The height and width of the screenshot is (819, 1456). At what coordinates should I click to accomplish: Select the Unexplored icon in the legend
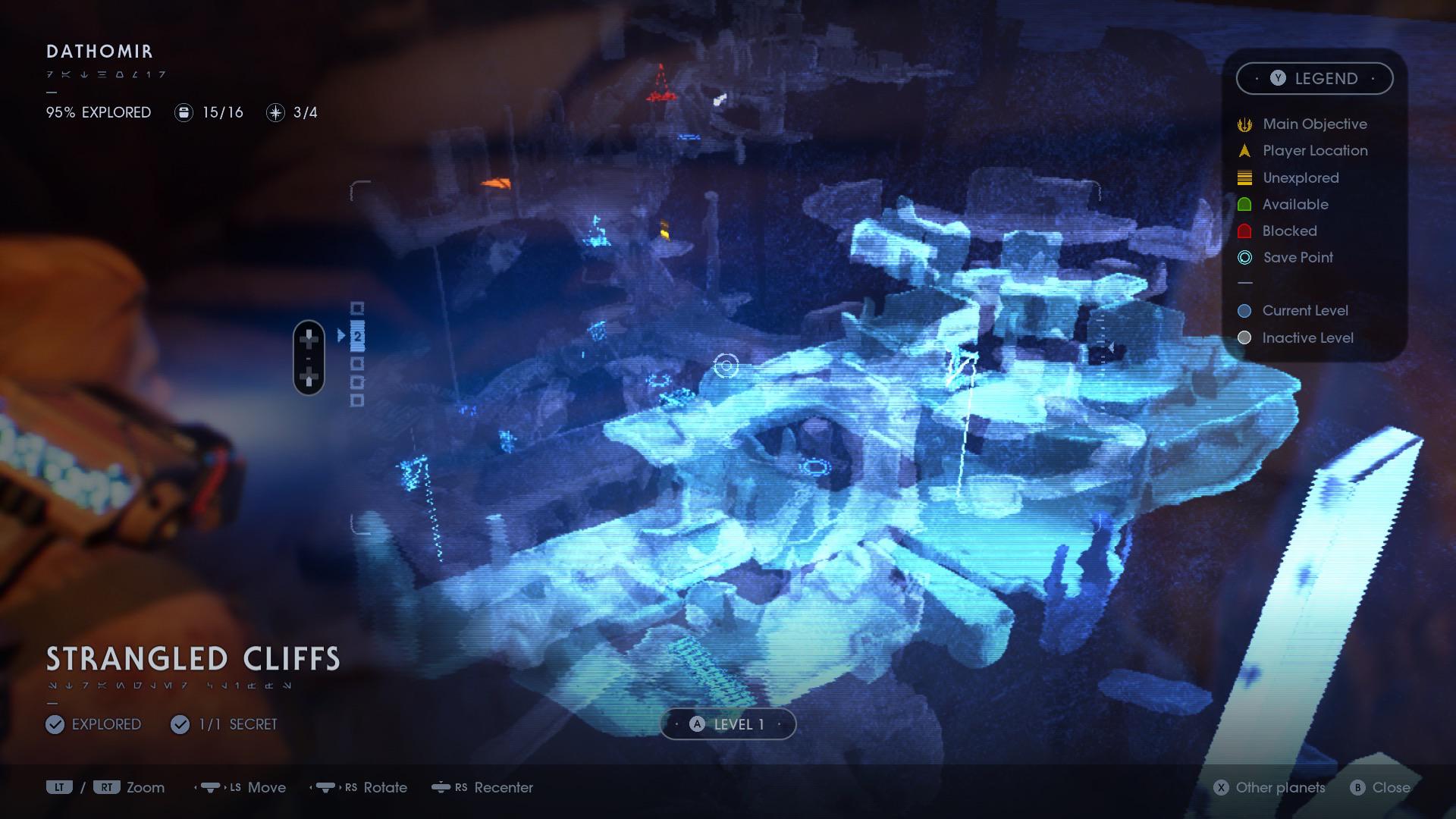1244,177
